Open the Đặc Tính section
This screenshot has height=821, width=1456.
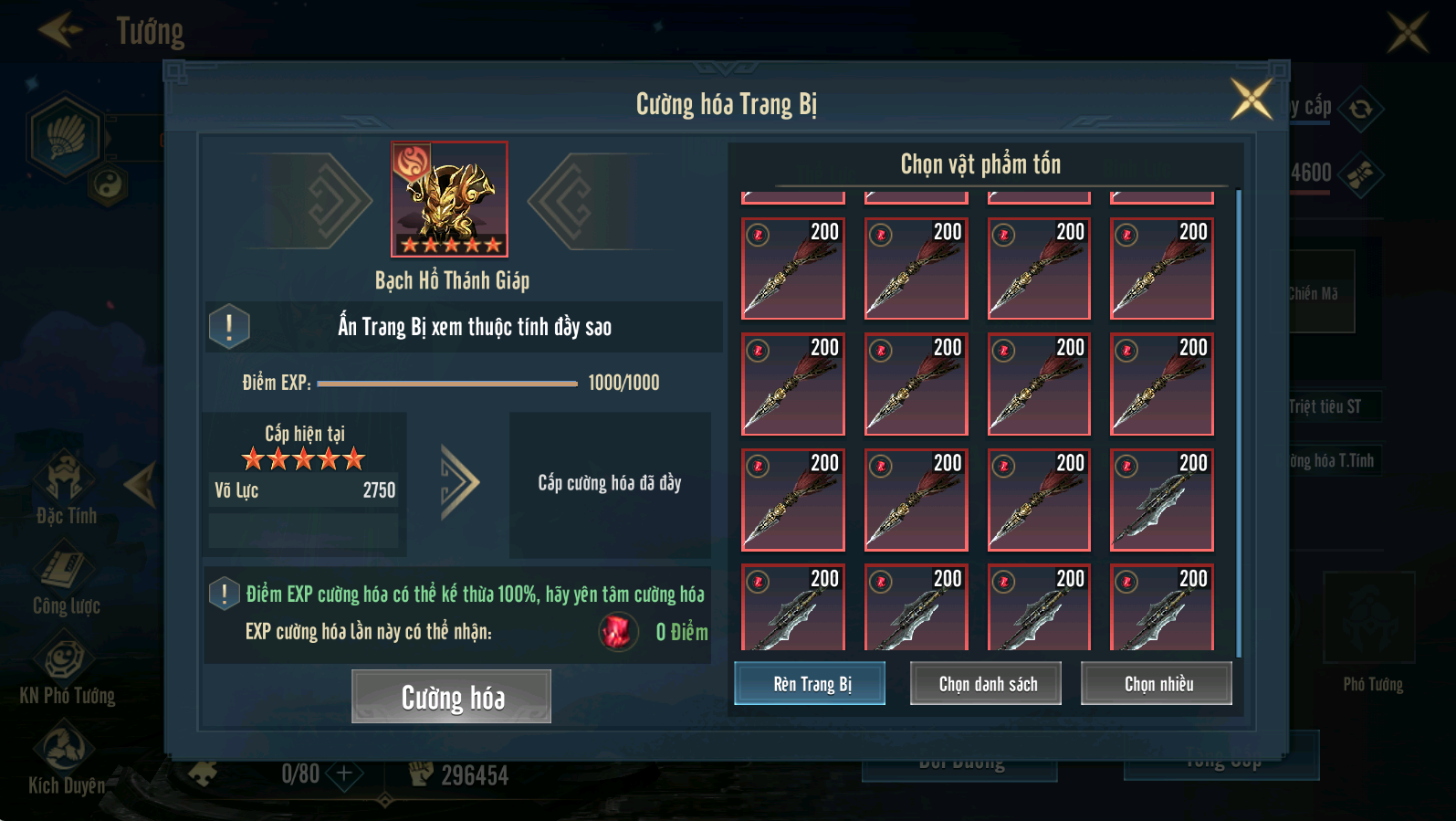coord(66,489)
